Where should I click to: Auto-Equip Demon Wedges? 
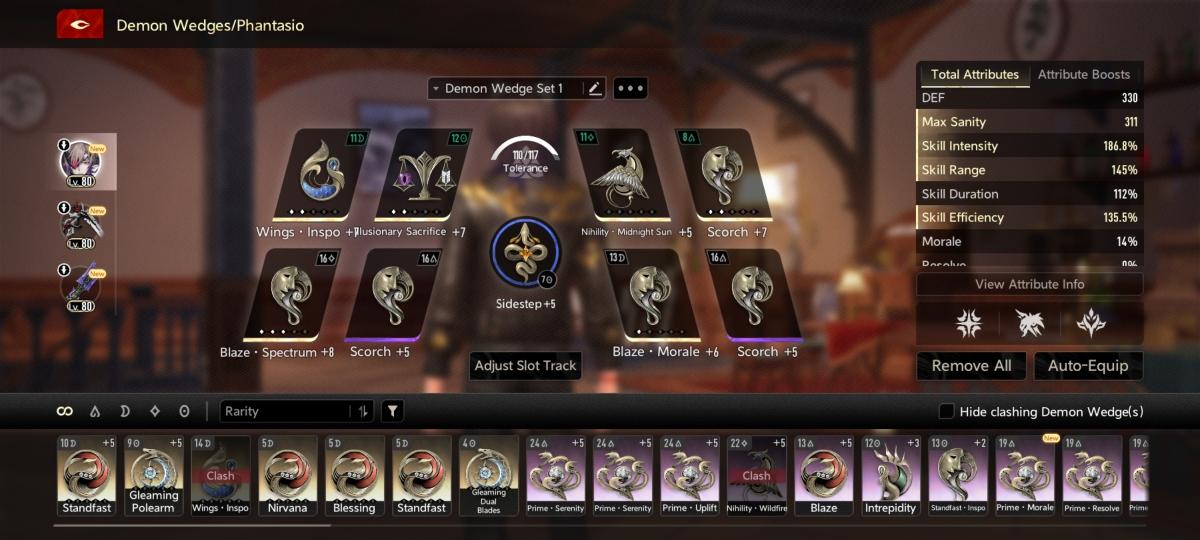click(1088, 366)
